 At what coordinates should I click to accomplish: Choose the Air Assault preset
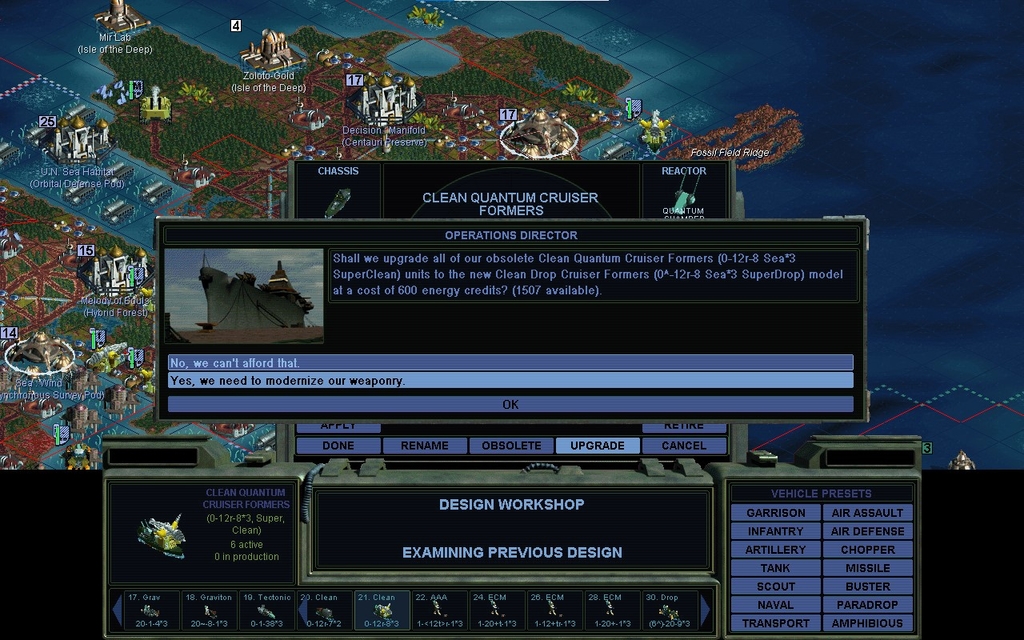(867, 513)
